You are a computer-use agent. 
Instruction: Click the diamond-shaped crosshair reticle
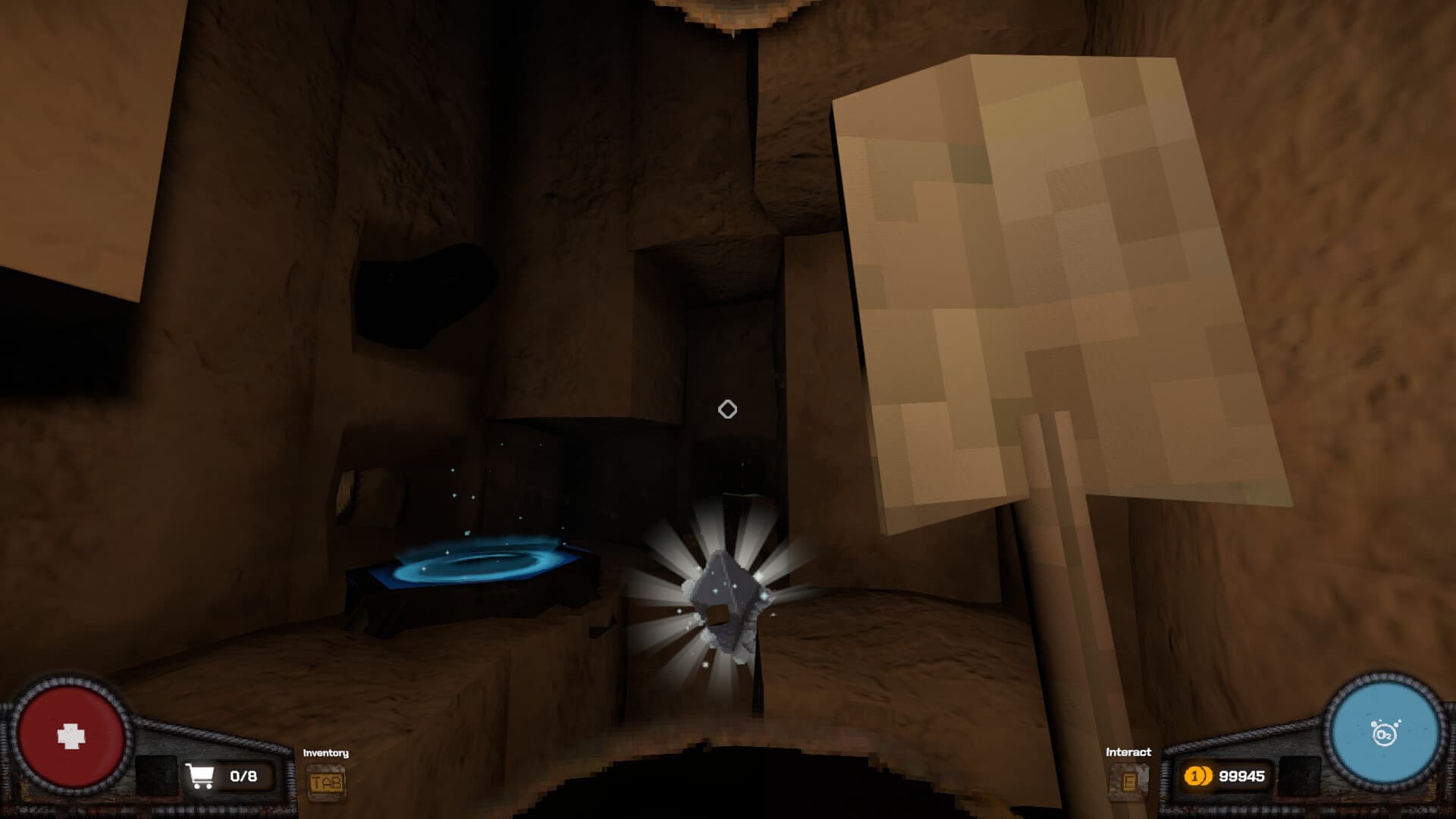click(727, 409)
